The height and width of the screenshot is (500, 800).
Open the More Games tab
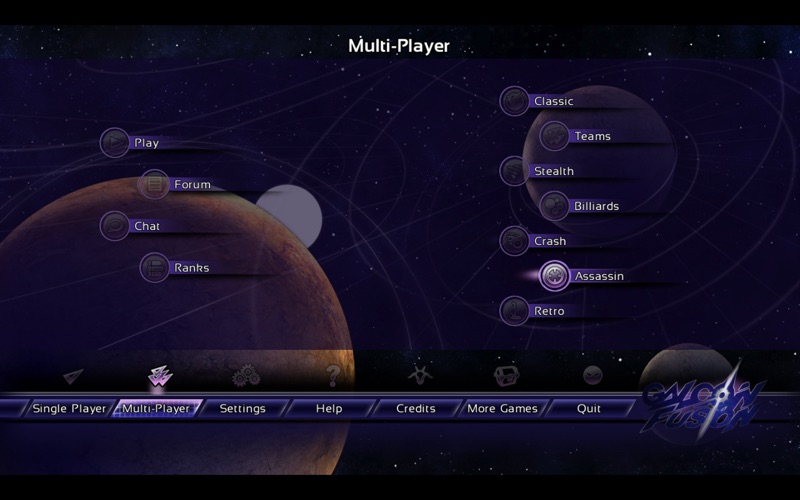tap(502, 408)
